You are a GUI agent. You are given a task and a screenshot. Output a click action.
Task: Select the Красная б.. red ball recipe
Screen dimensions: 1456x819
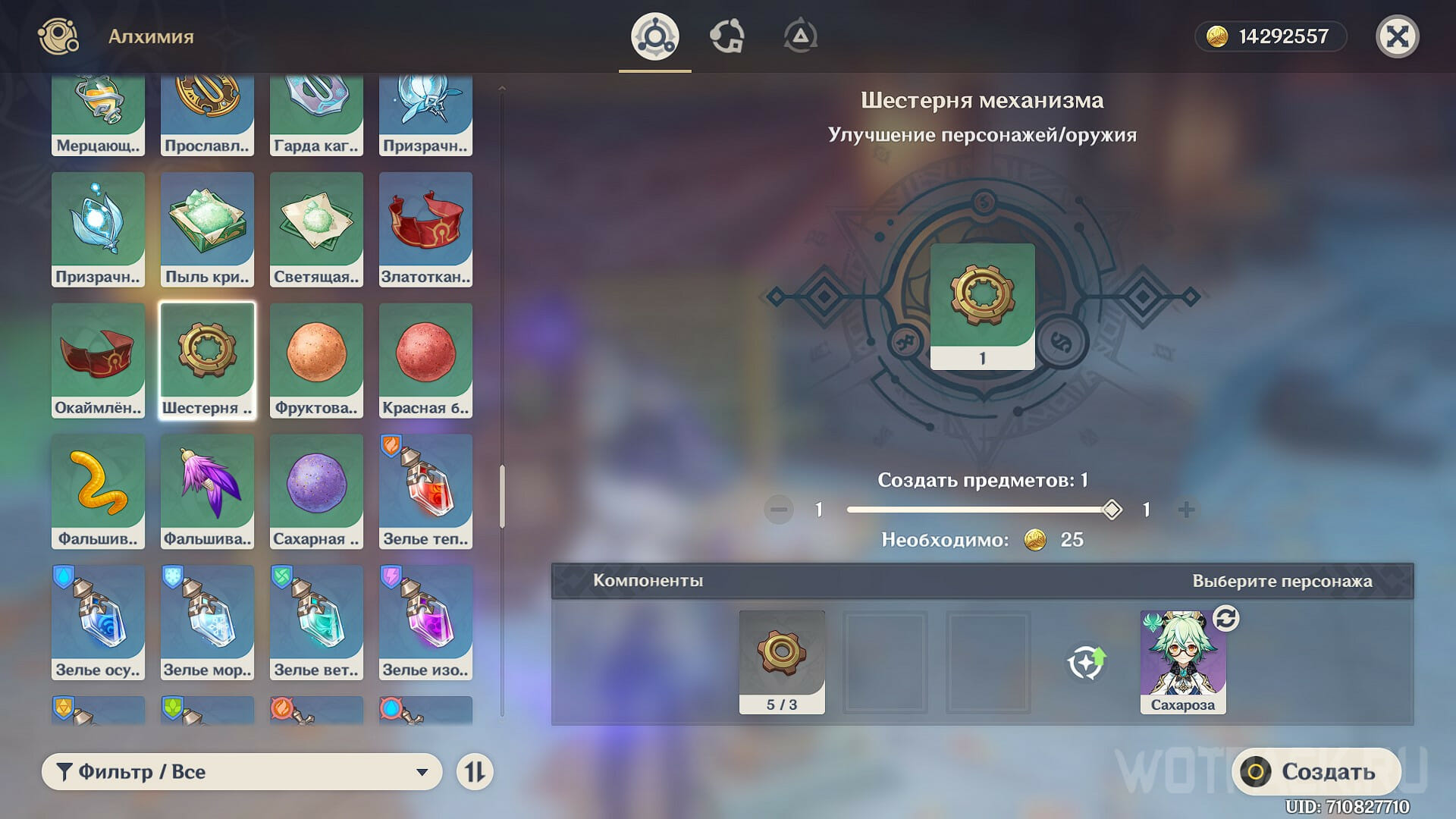click(425, 360)
